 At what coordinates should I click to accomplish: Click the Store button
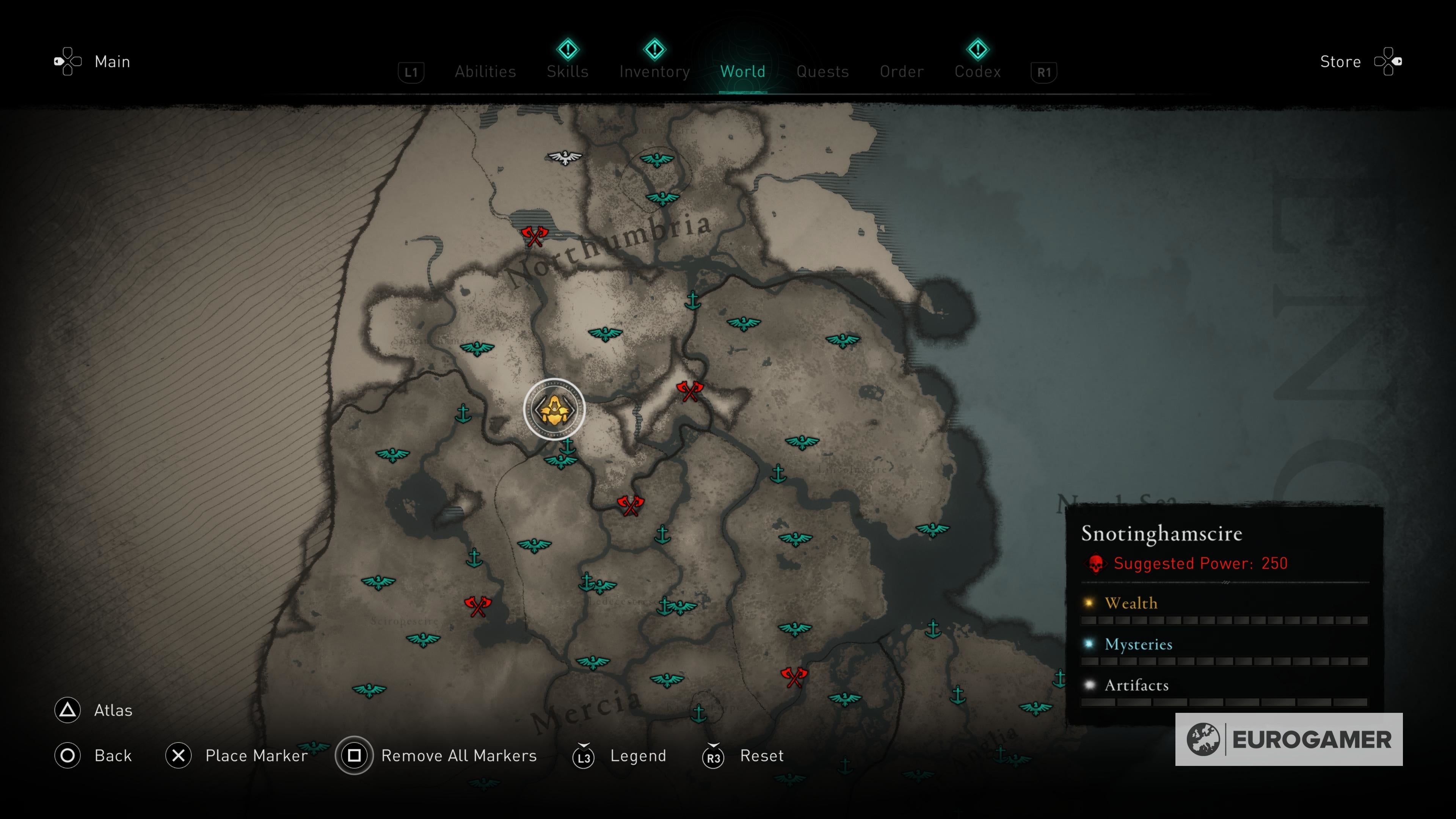[x=1340, y=61]
